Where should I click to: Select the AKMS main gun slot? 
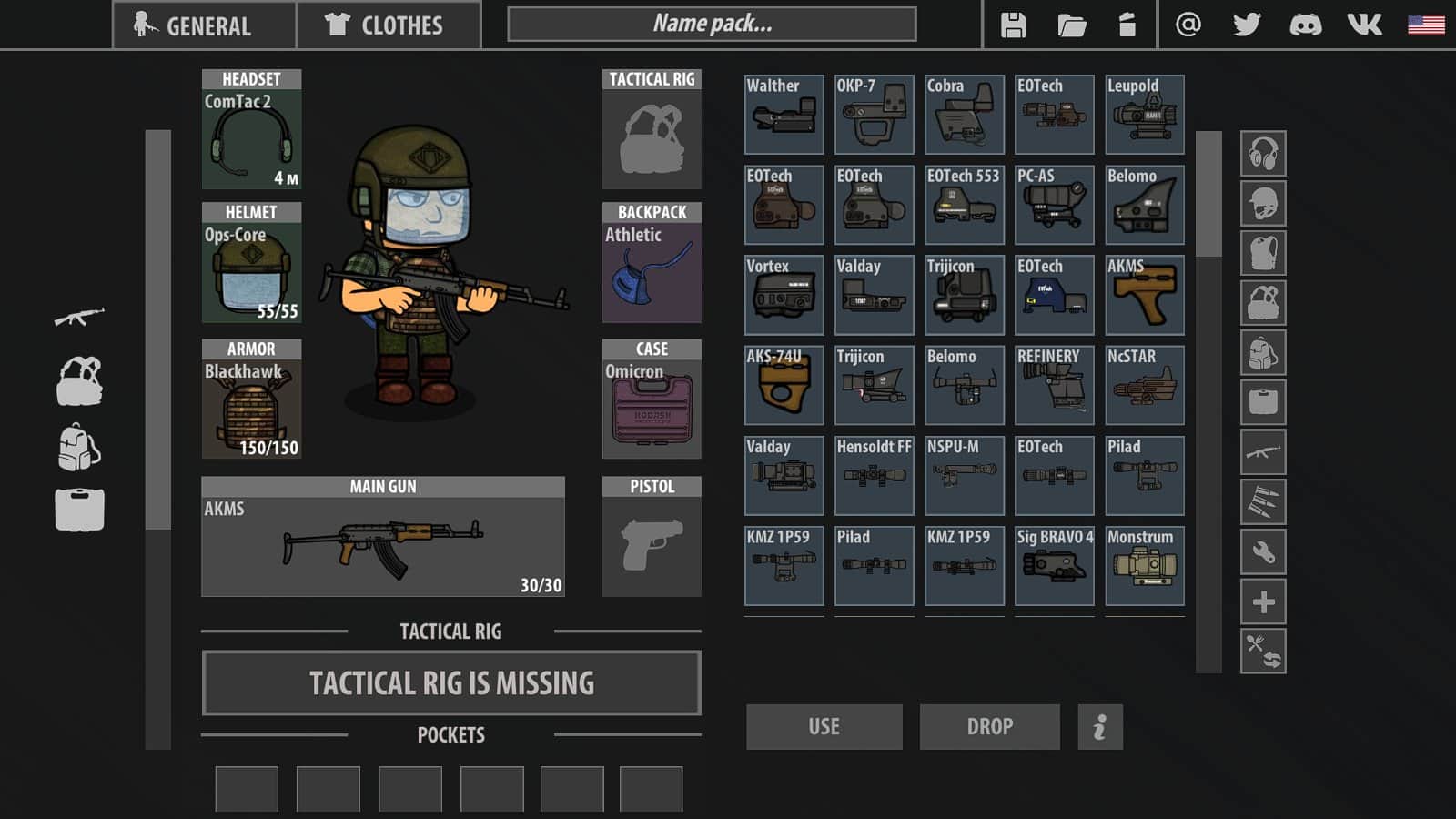tap(383, 537)
